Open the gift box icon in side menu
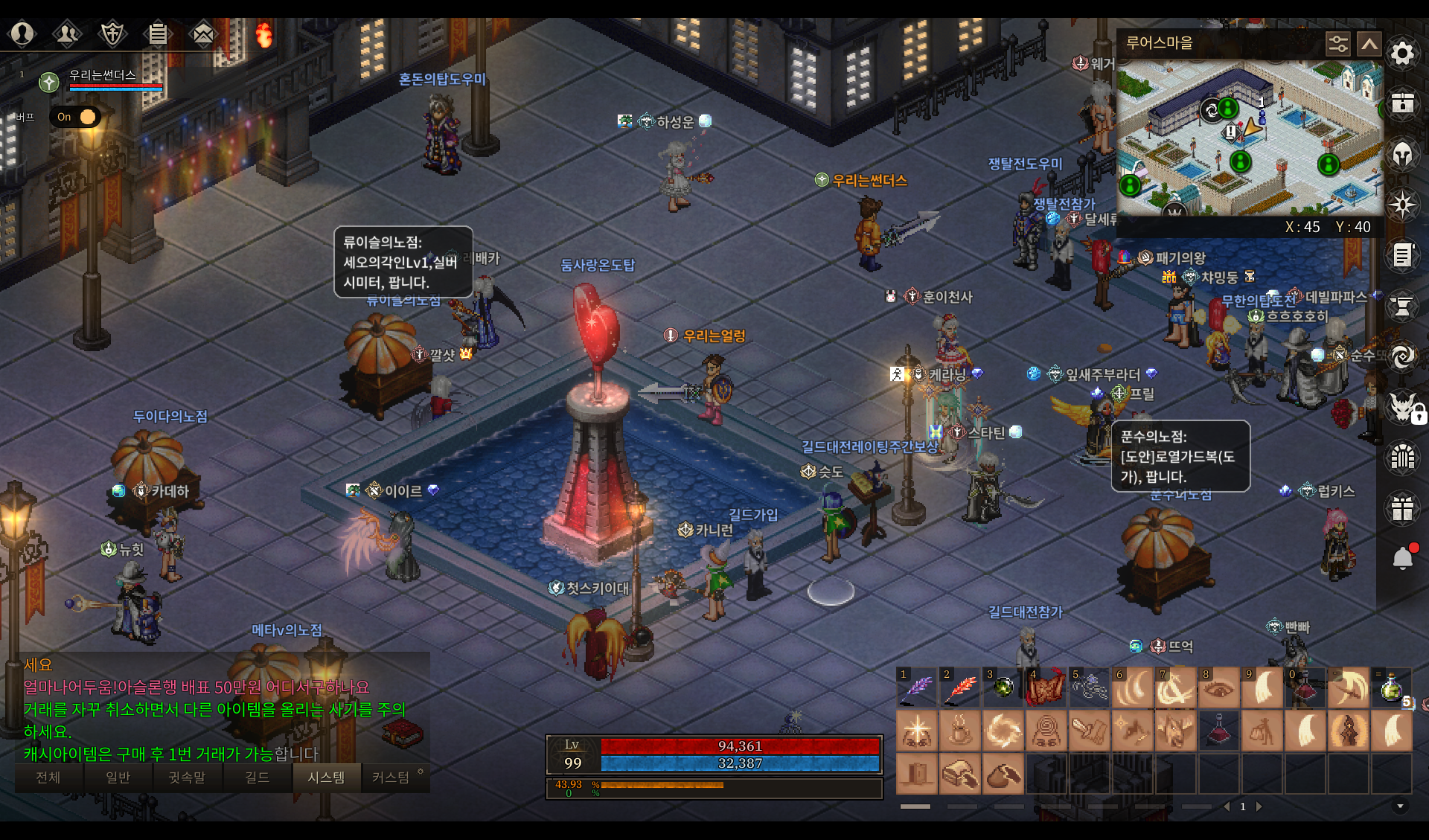Image resolution: width=1429 pixels, height=840 pixels. (x=1402, y=509)
